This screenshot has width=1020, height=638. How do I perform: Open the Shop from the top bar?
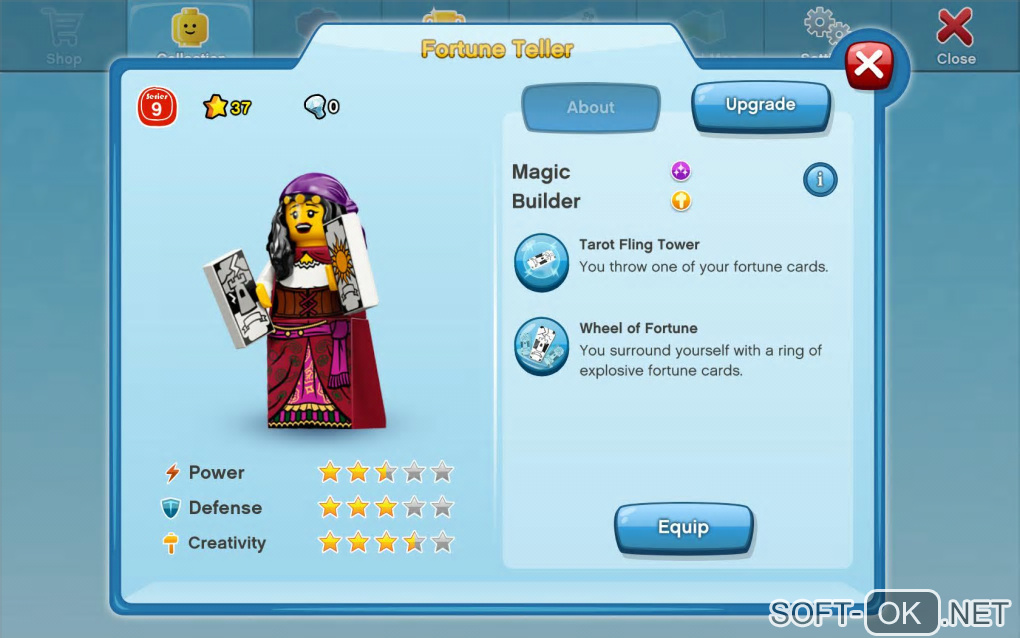point(63,35)
